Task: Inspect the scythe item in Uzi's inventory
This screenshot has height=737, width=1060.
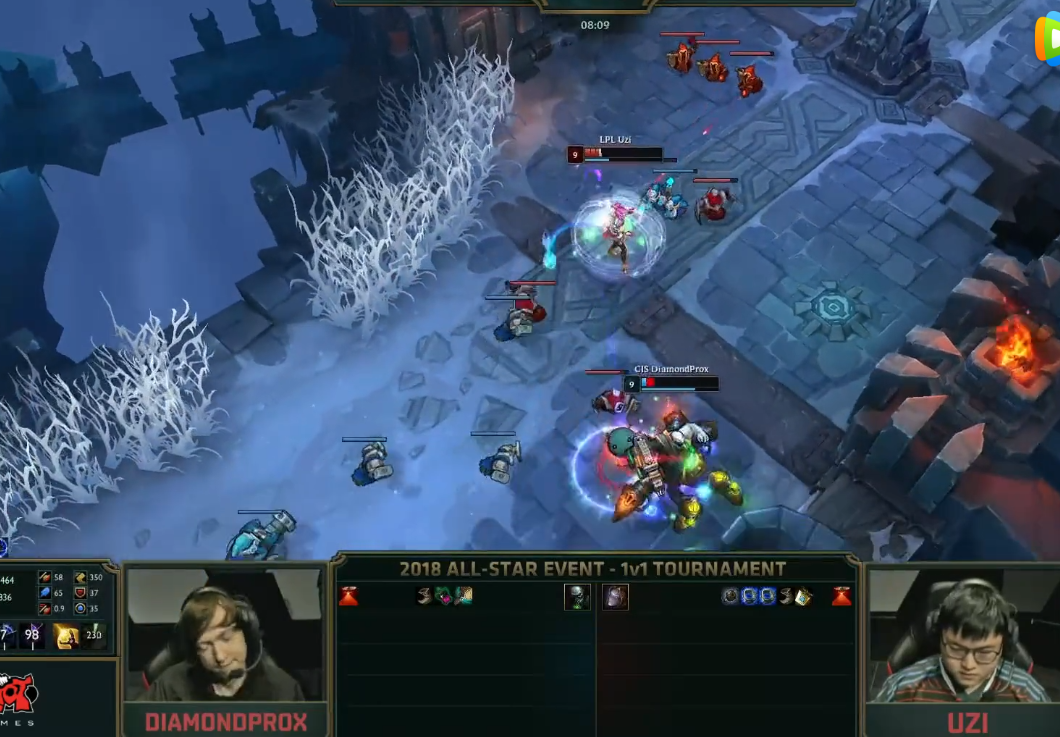Action: point(786,596)
